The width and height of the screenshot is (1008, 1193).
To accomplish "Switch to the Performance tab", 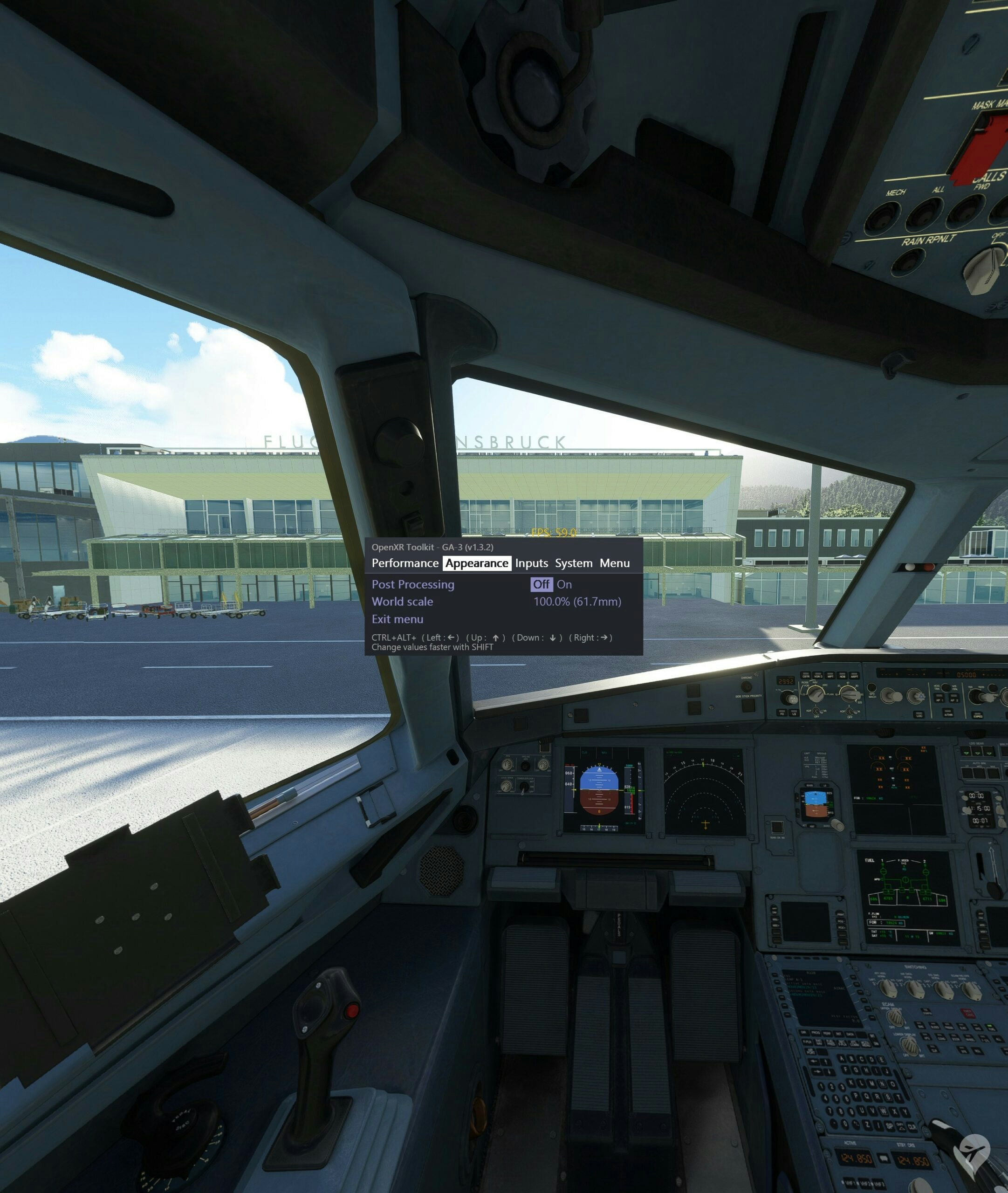I will tap(405, 563).
